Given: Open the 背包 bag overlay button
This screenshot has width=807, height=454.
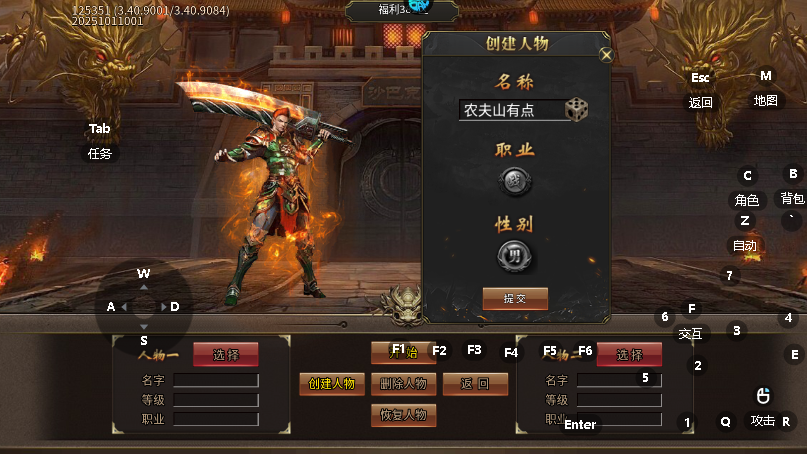Looking at the screenshot, I should pyautogui.click(x=792, y=198).
